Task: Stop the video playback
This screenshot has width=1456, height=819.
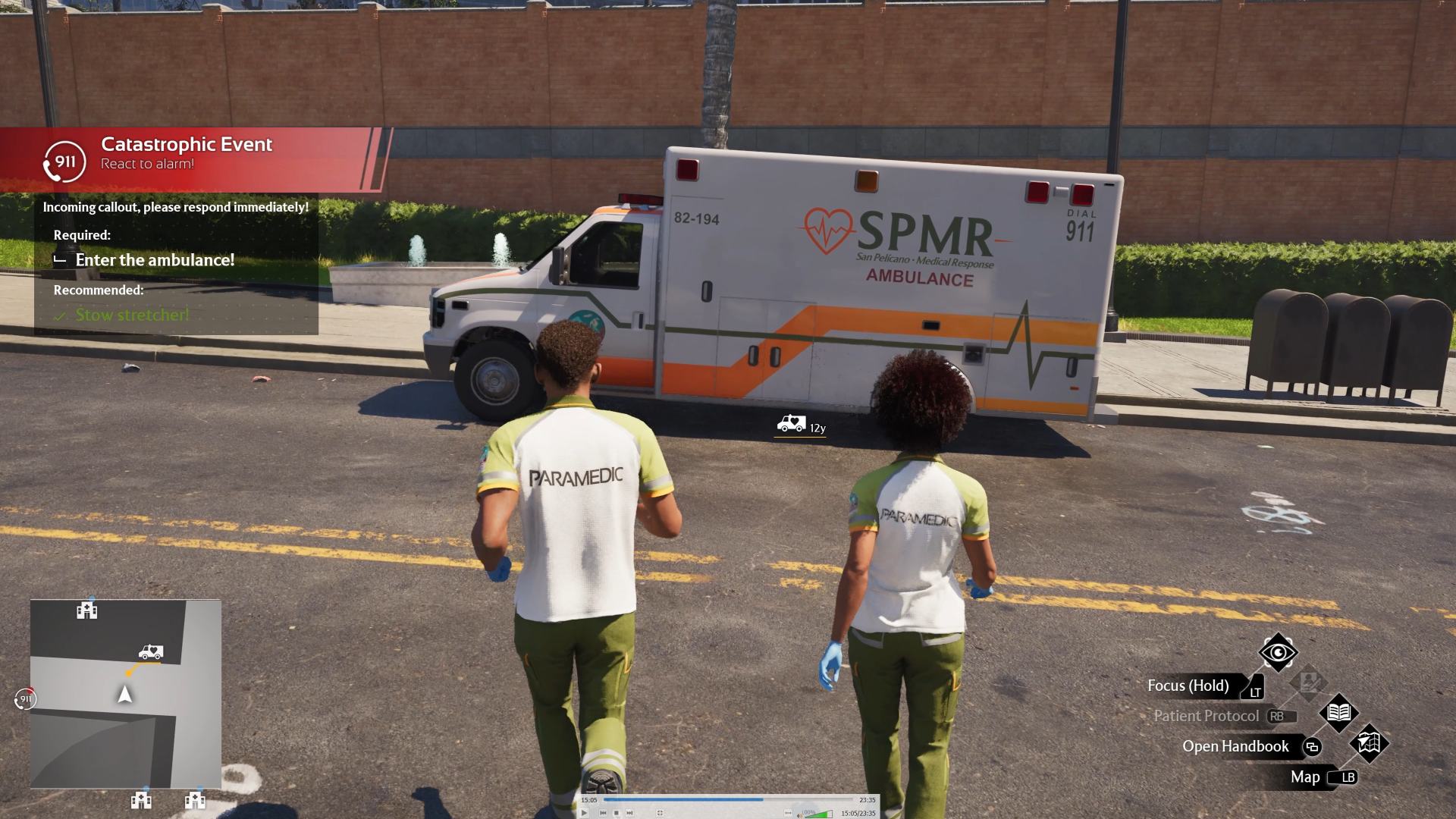Action: click(x=617, y=813)
